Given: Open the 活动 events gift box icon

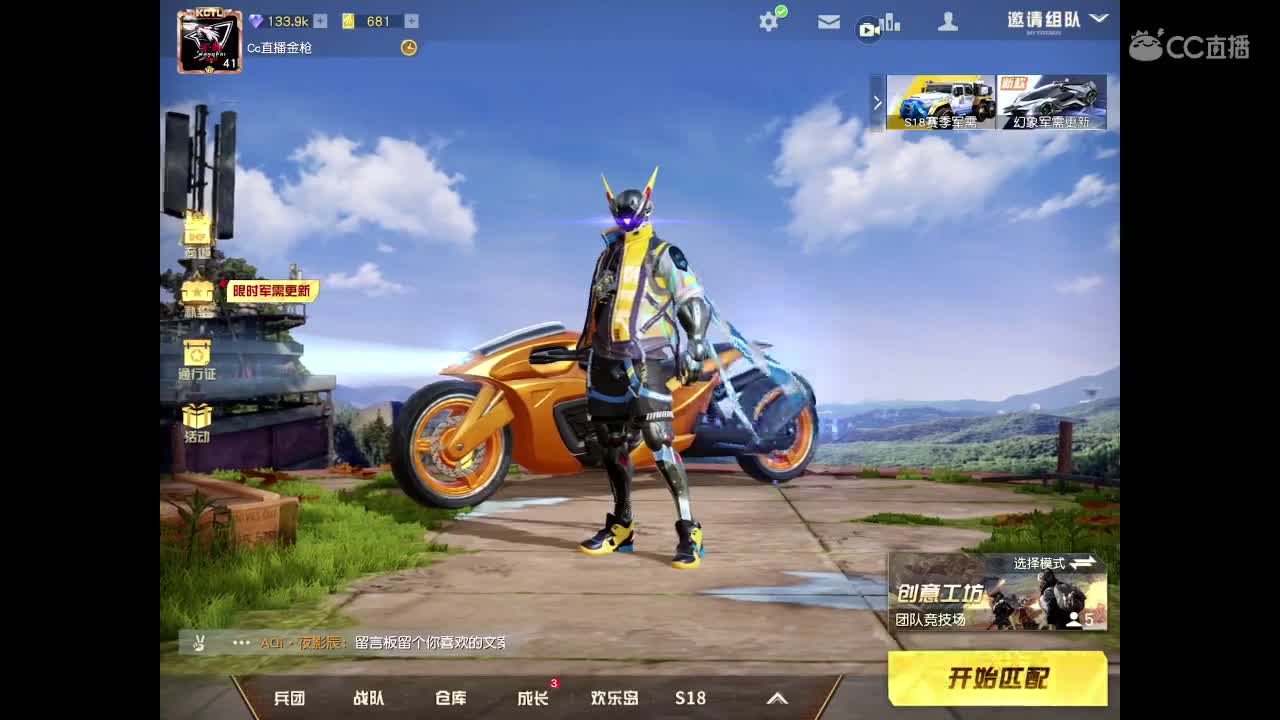Looking at the screenshot, I should (197, 418).
